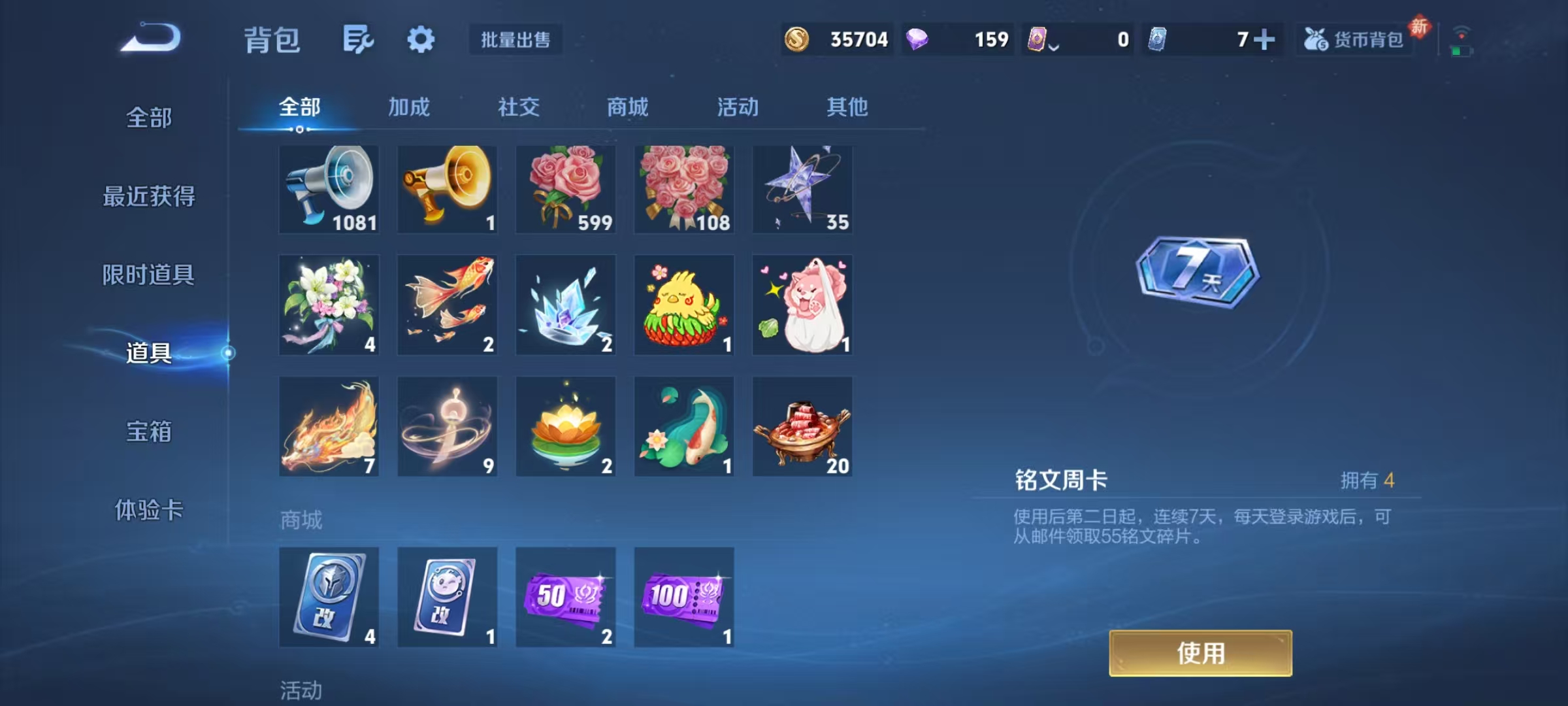Open the settings gear

point(421,39)
